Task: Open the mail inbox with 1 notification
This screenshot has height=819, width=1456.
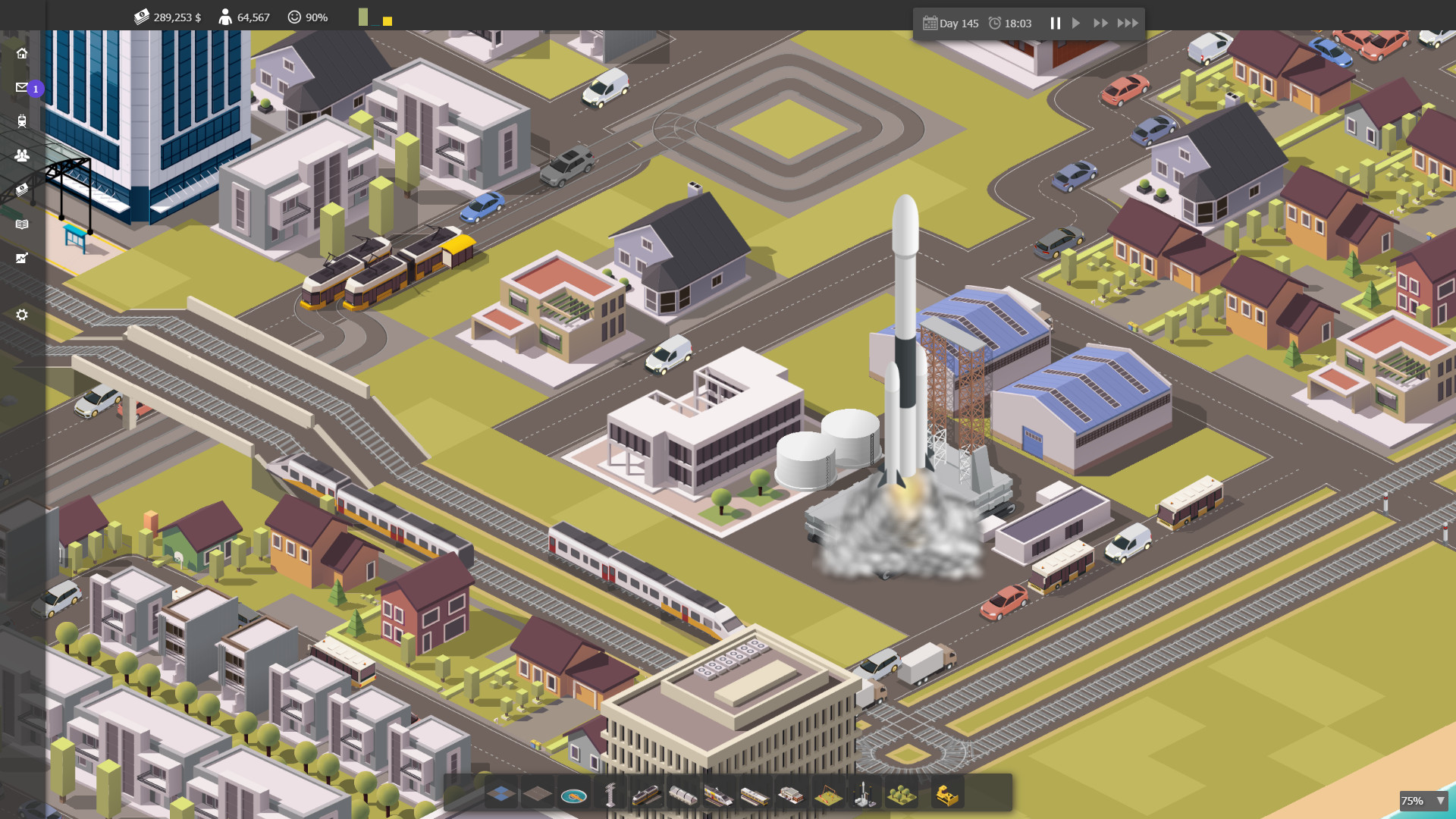Action: click(22, 87)
